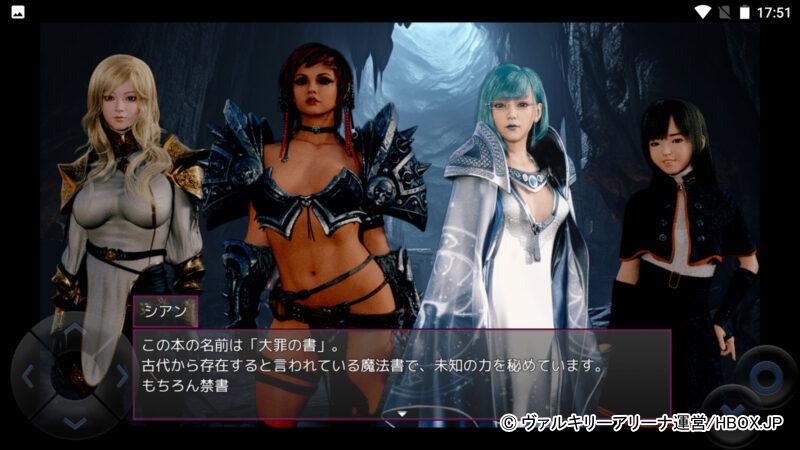Viewport: 800px width, 450px height.
Task: Tap the virtual d-pad down arrow
Action: 75,421
